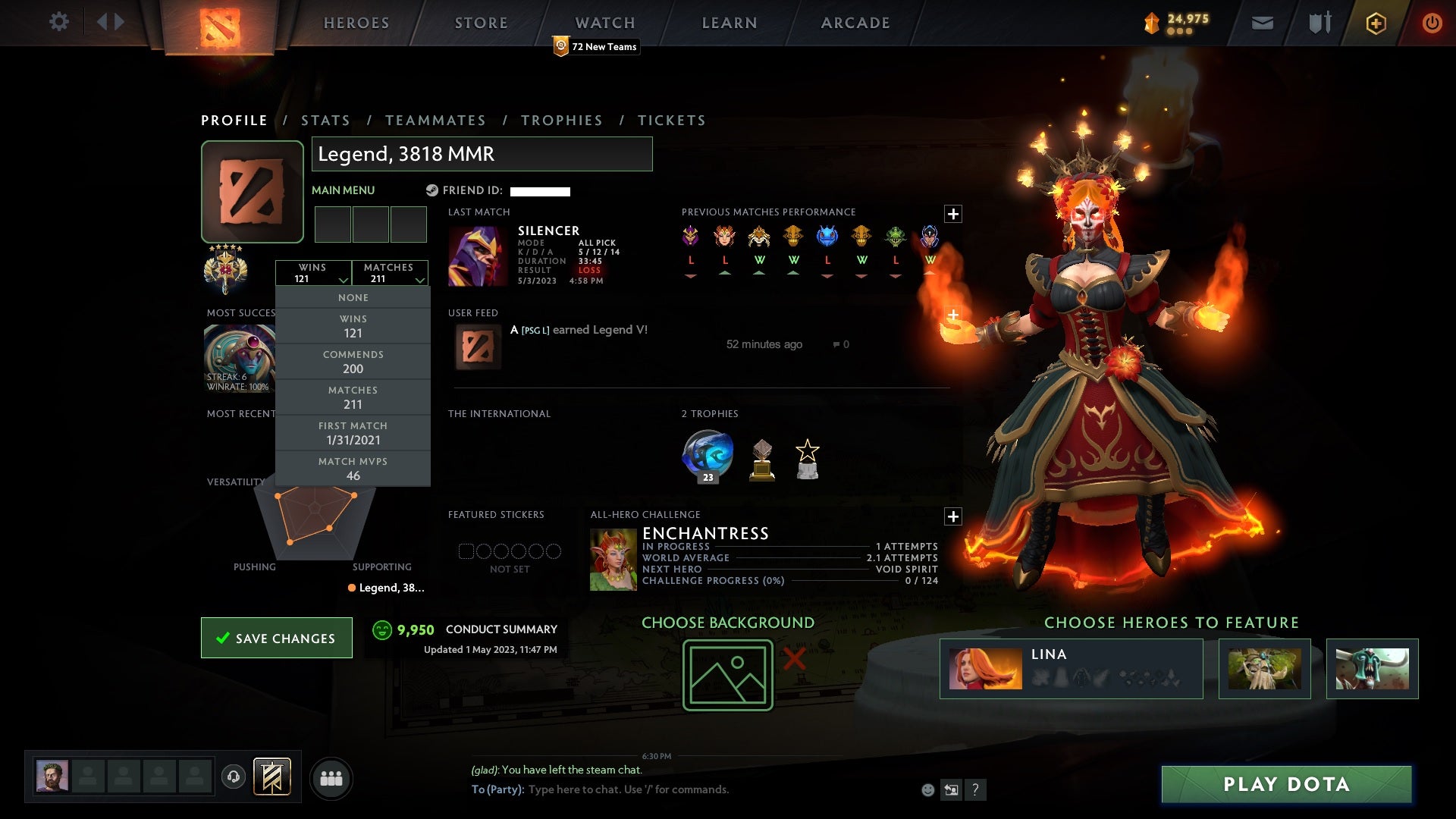Open the mail inbox icon

pyautogui.click(x=1261, y=23)
